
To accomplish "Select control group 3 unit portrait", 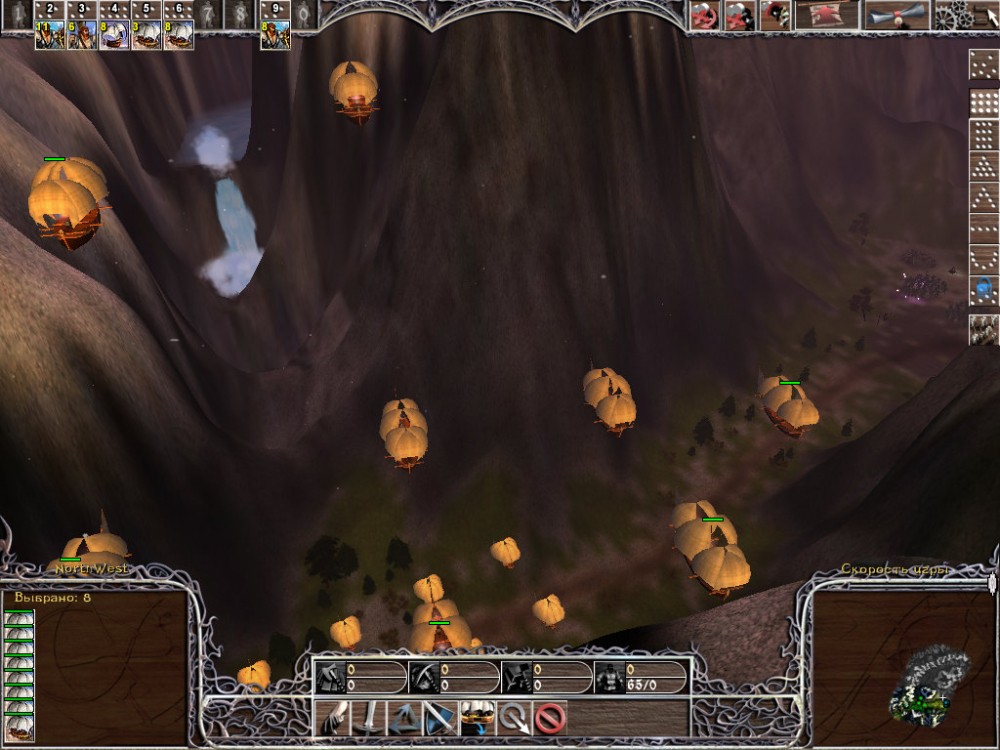I will 82,35.
